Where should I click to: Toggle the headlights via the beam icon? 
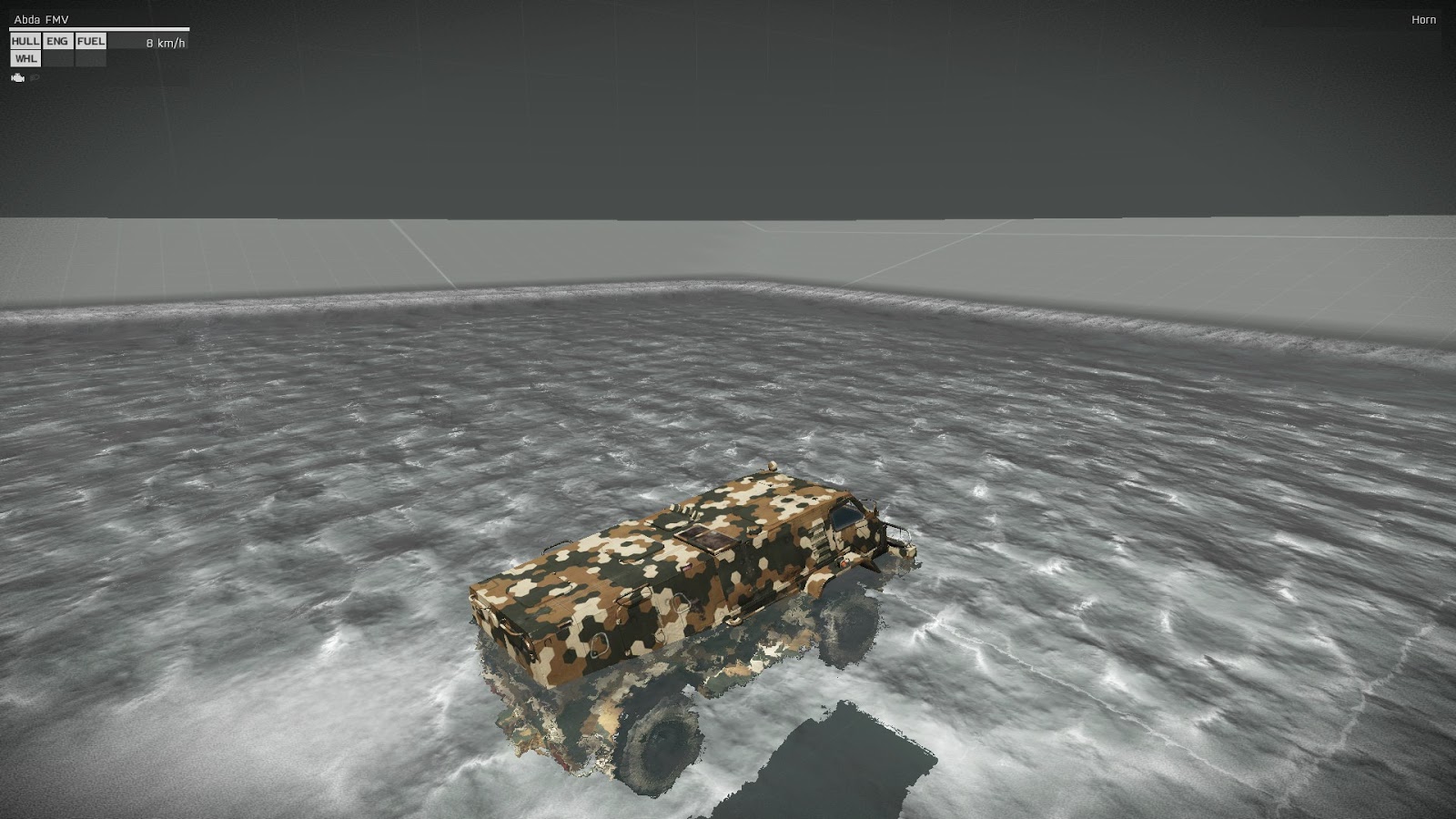(35, 77)
